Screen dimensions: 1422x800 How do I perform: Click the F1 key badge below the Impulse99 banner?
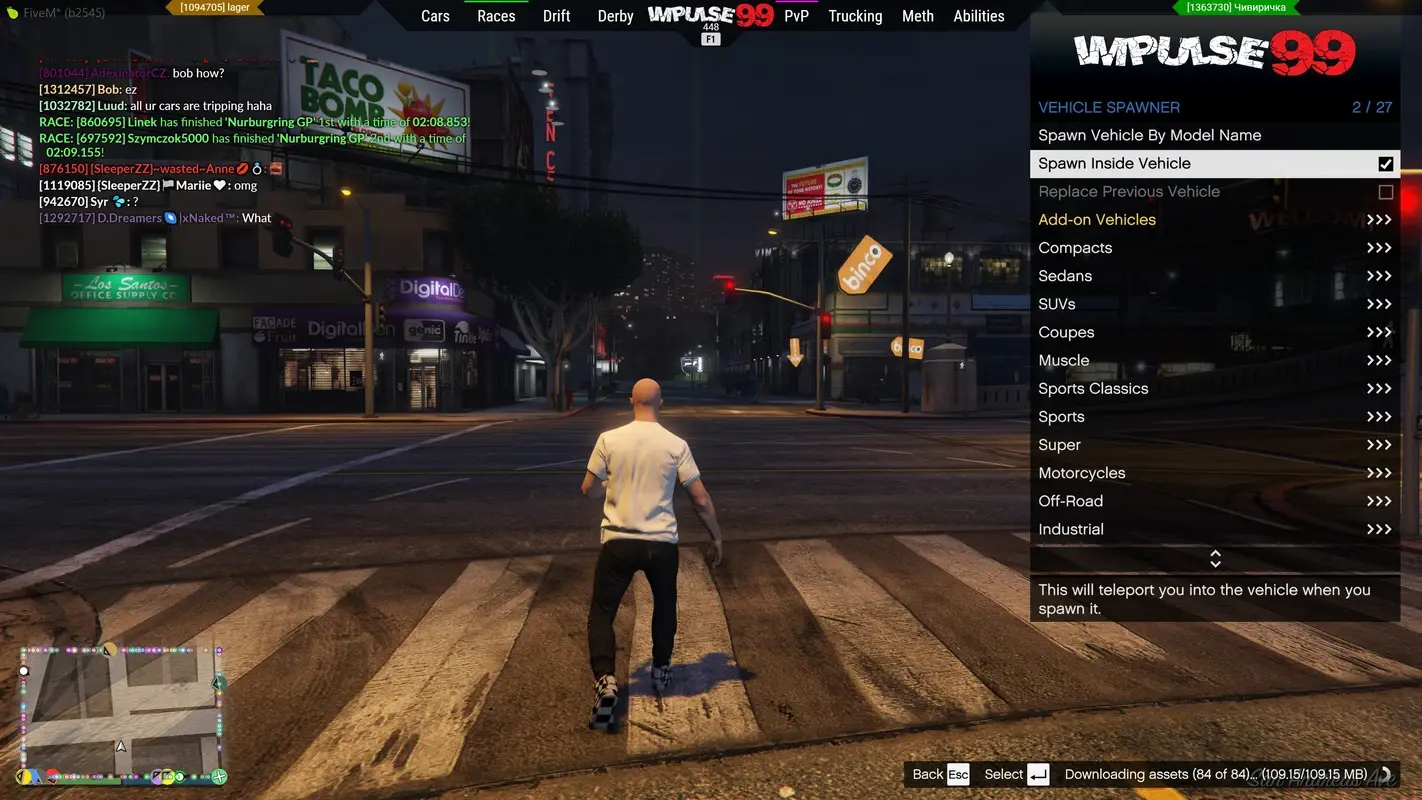(710, 37)
